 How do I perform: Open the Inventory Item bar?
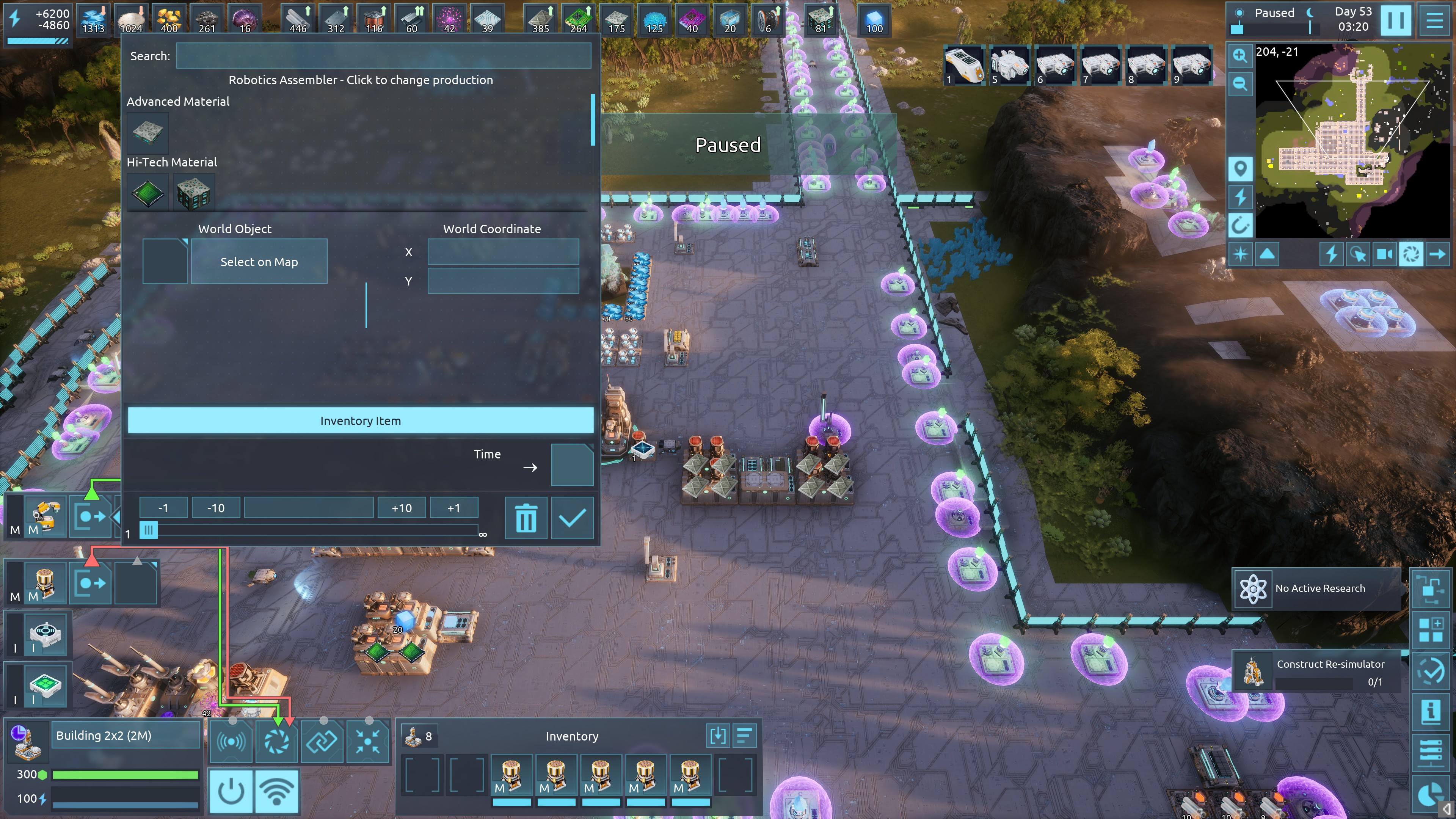[361, 420]
